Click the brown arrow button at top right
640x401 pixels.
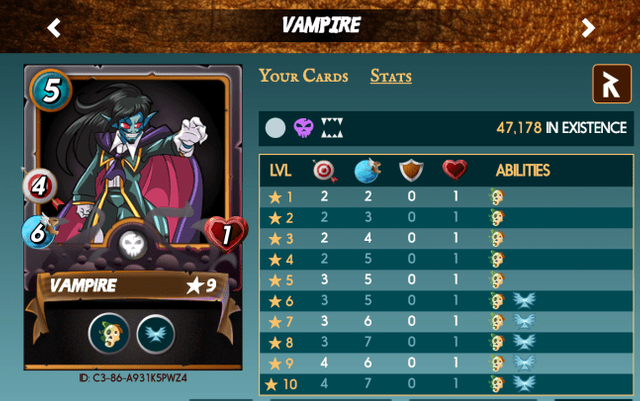click(x=611, y=84)
